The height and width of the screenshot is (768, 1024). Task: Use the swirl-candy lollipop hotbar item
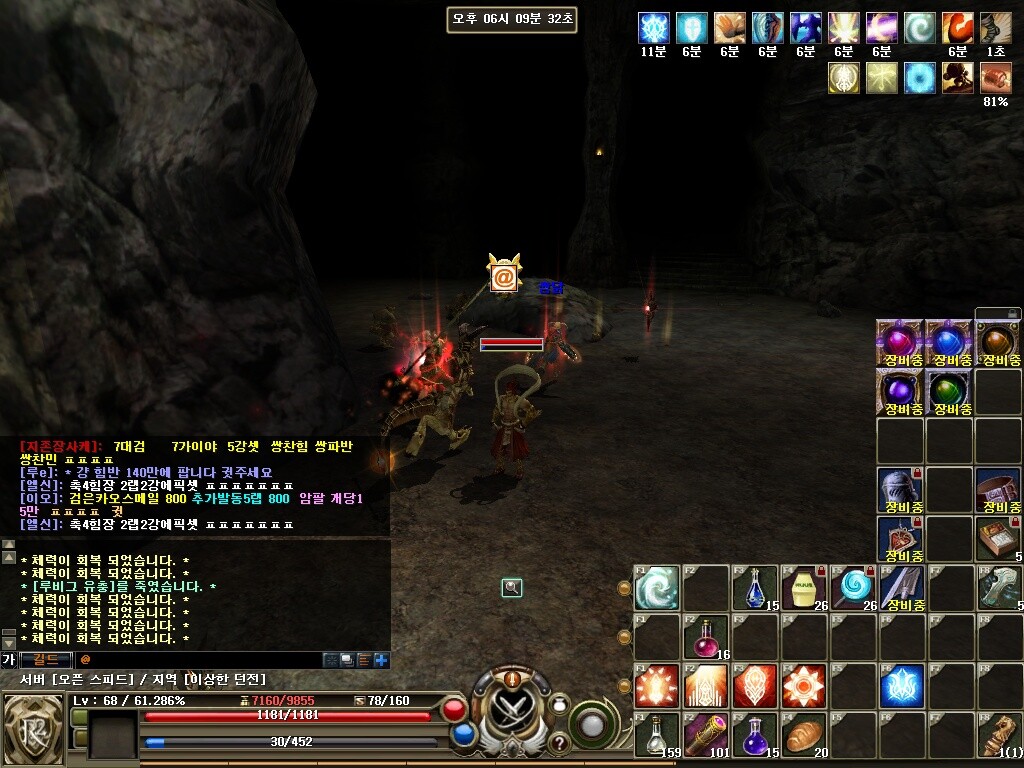[x=854, y=586]
